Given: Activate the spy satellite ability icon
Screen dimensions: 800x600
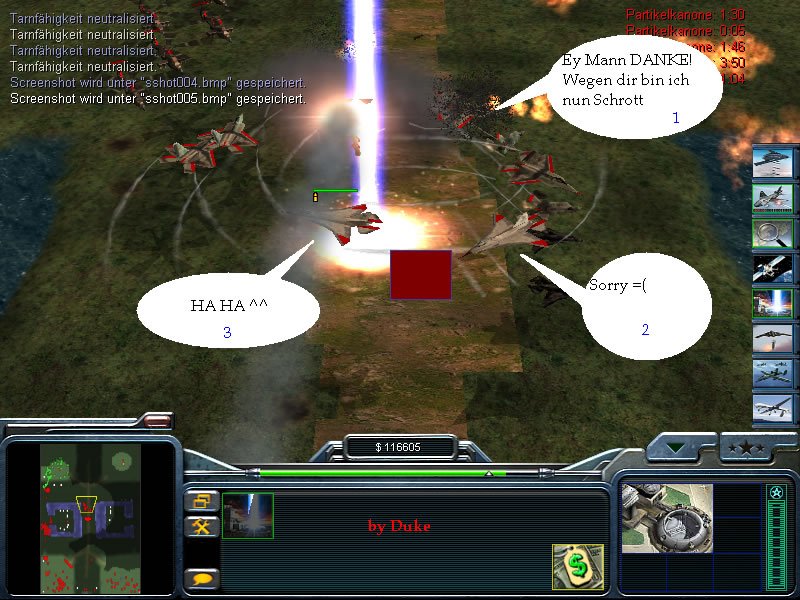Looking at the screenshot, I should click(x=772, y=268).
